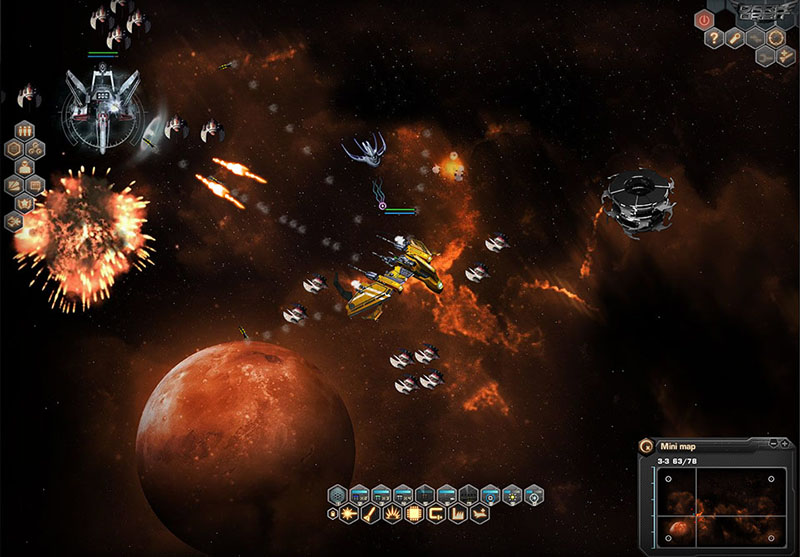Select the explosion mines category icon
Screen dimensions: 800x557
pyautogui.click(x=391, y=513)
